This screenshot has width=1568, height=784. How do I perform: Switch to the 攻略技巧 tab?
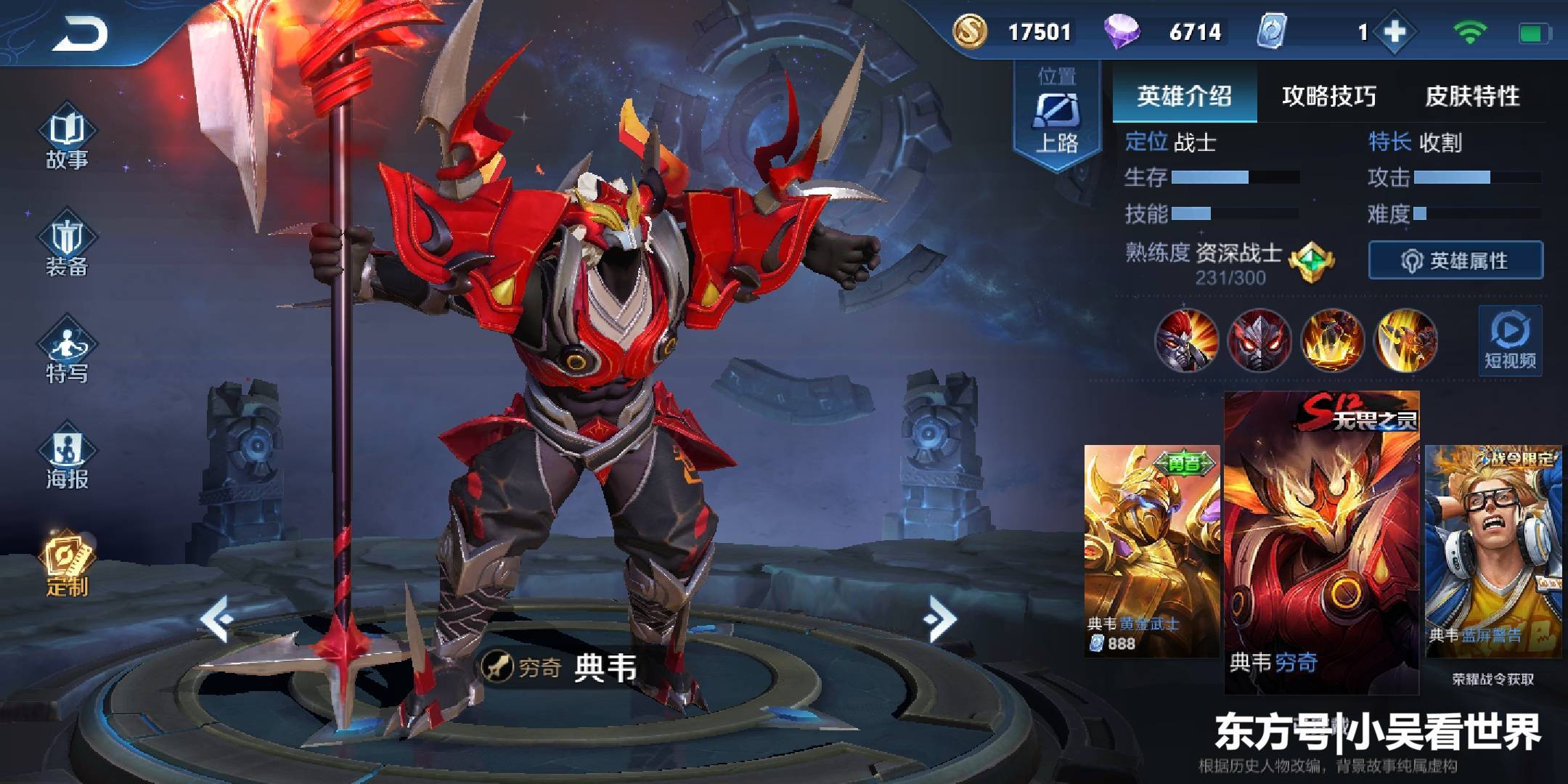(1328, 96)
